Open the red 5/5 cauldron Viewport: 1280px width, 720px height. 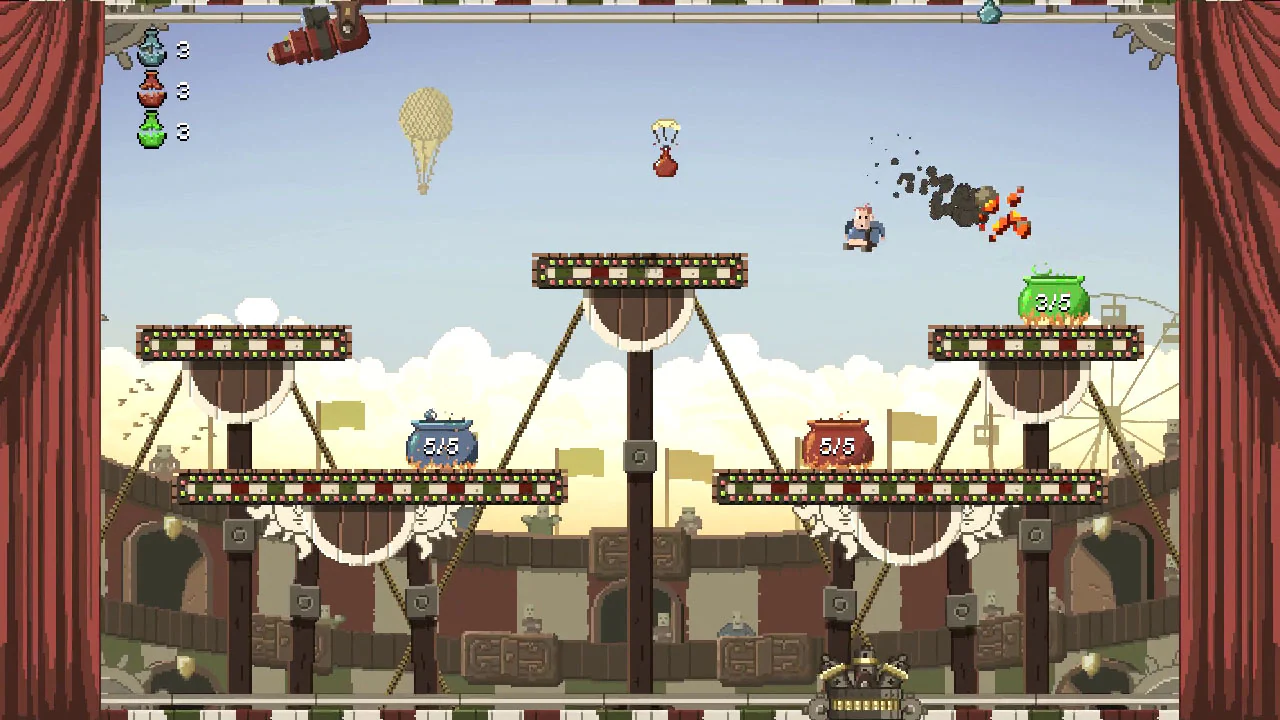click(838, 438)
